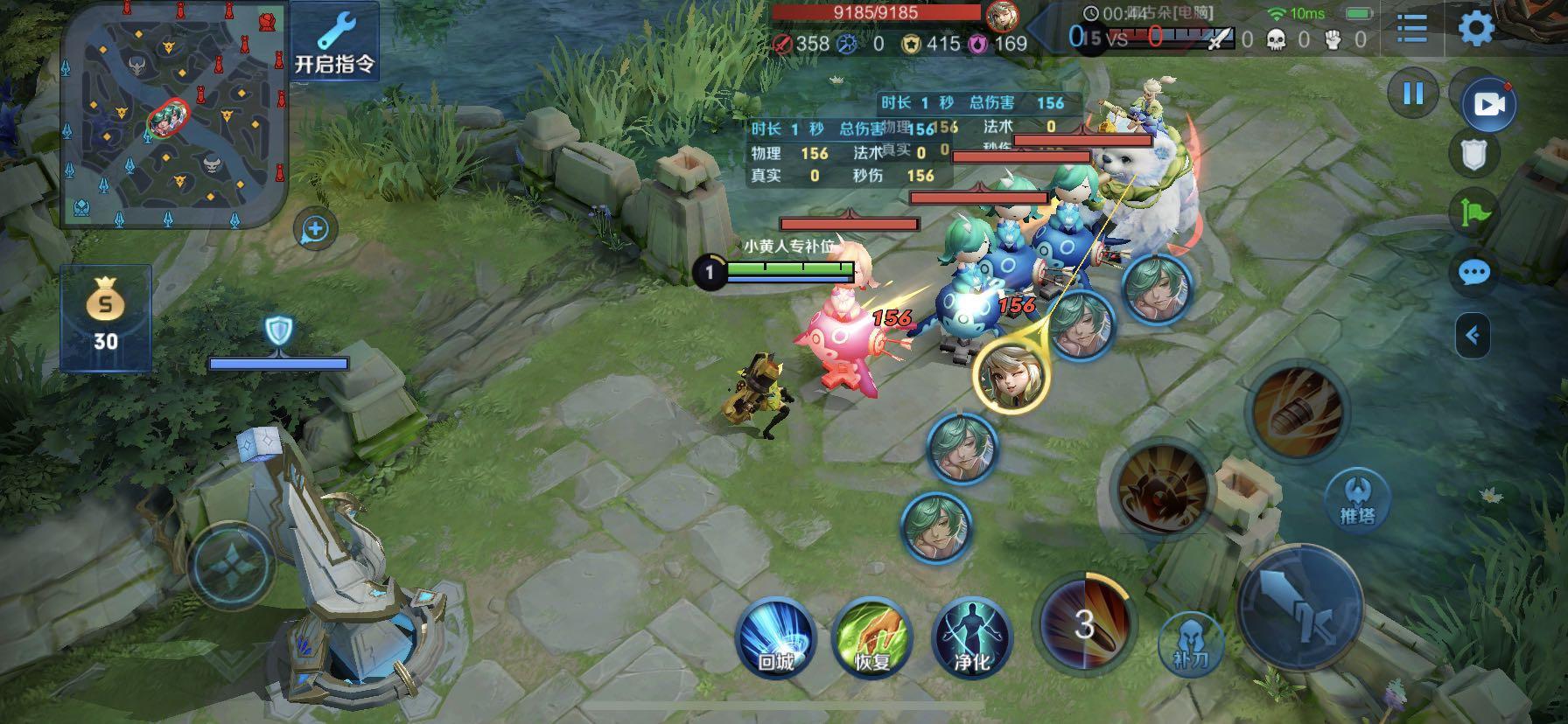Open the gear settings menu
The width and height of the screenshot is (1568, 724).
1476,29
